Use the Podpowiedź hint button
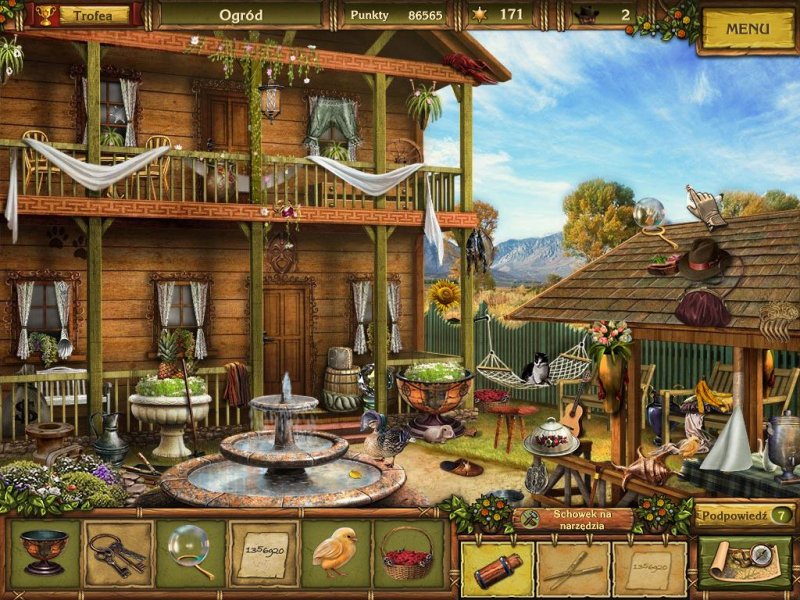Screen dimensions: 800x600 [745, 515]
